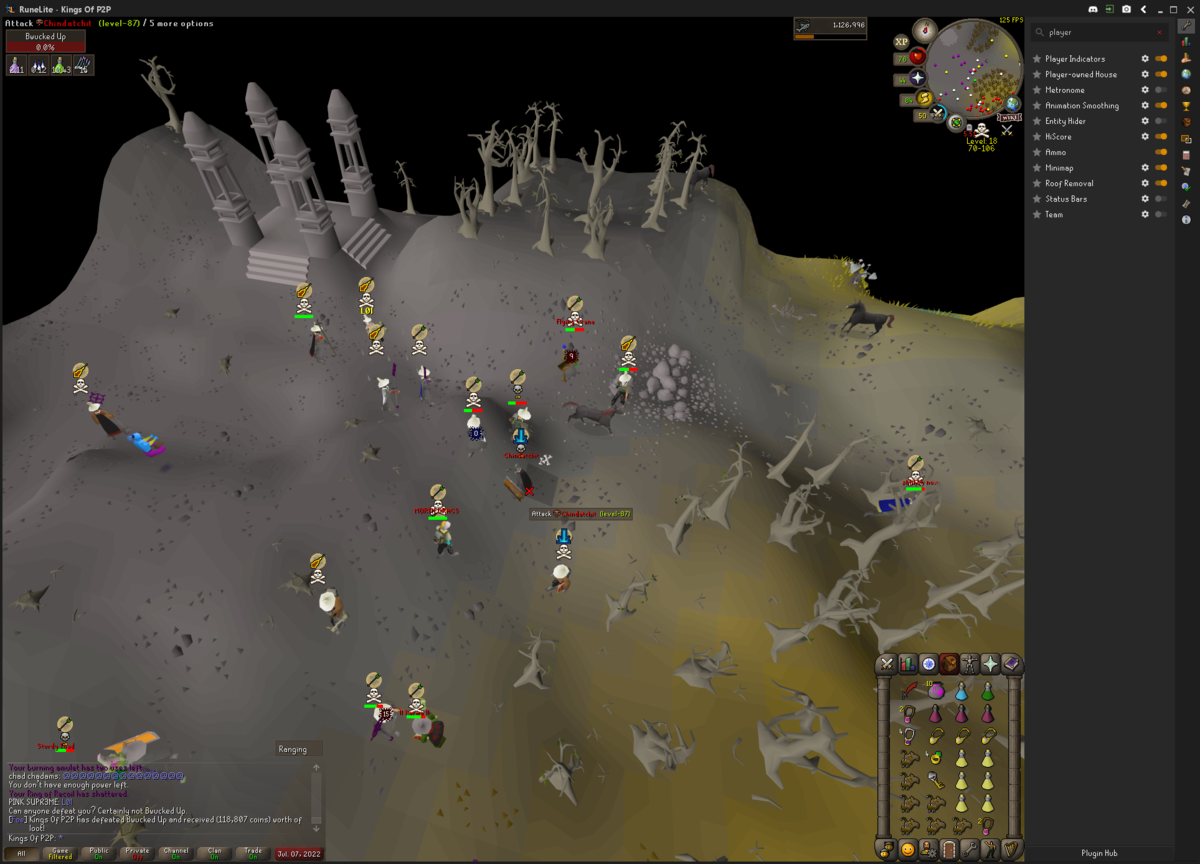This screenshot has height=864, width=1200.
Task: Select the green potion in inventory
Action: 987,690
